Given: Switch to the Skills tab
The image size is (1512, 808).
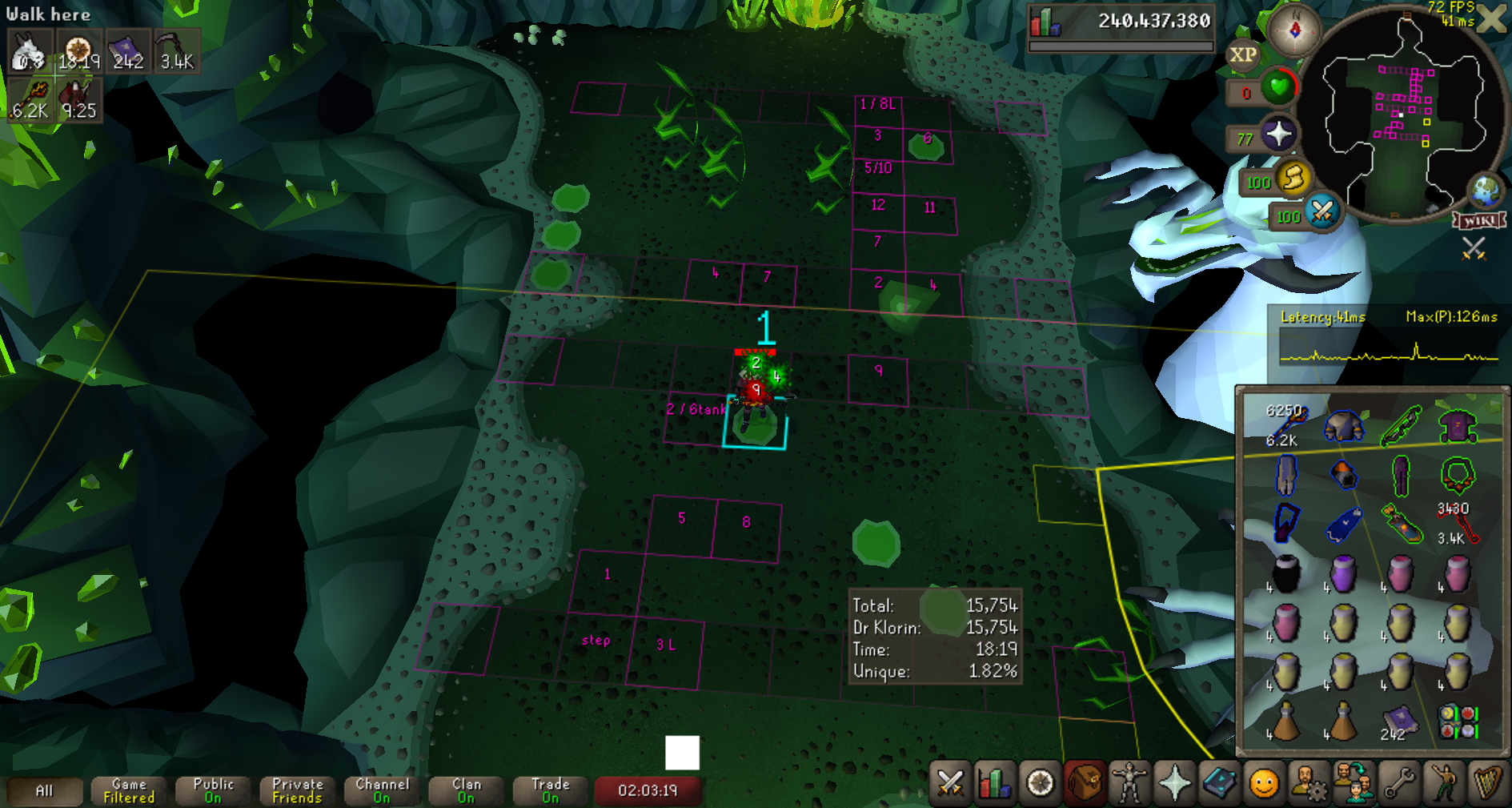Looking at the screenshot, I should (995, 782).
